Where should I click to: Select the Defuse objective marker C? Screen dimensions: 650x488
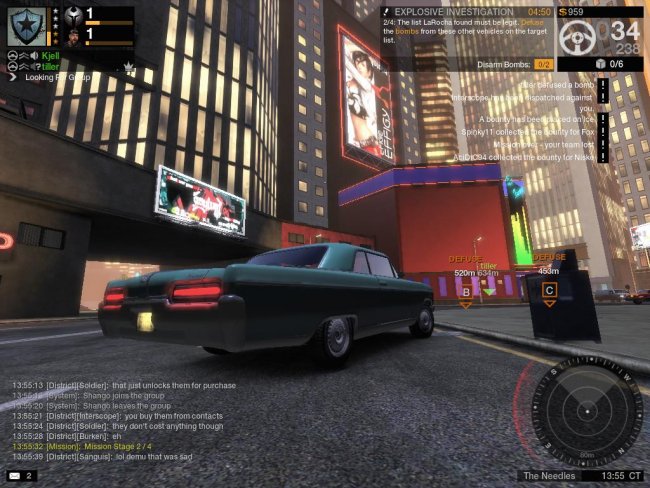click(549, 290)
